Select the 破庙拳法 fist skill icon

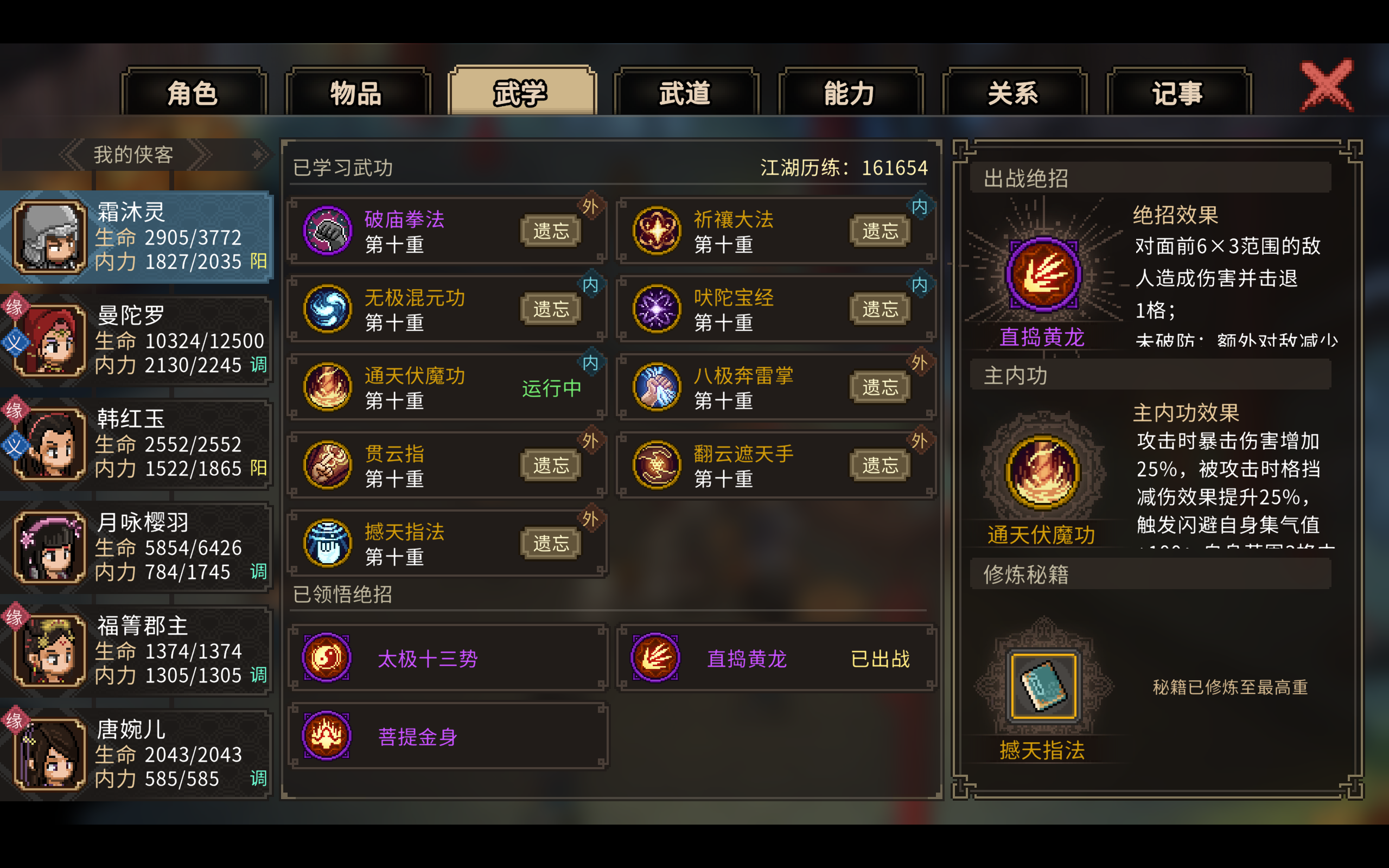coord(327,229)
